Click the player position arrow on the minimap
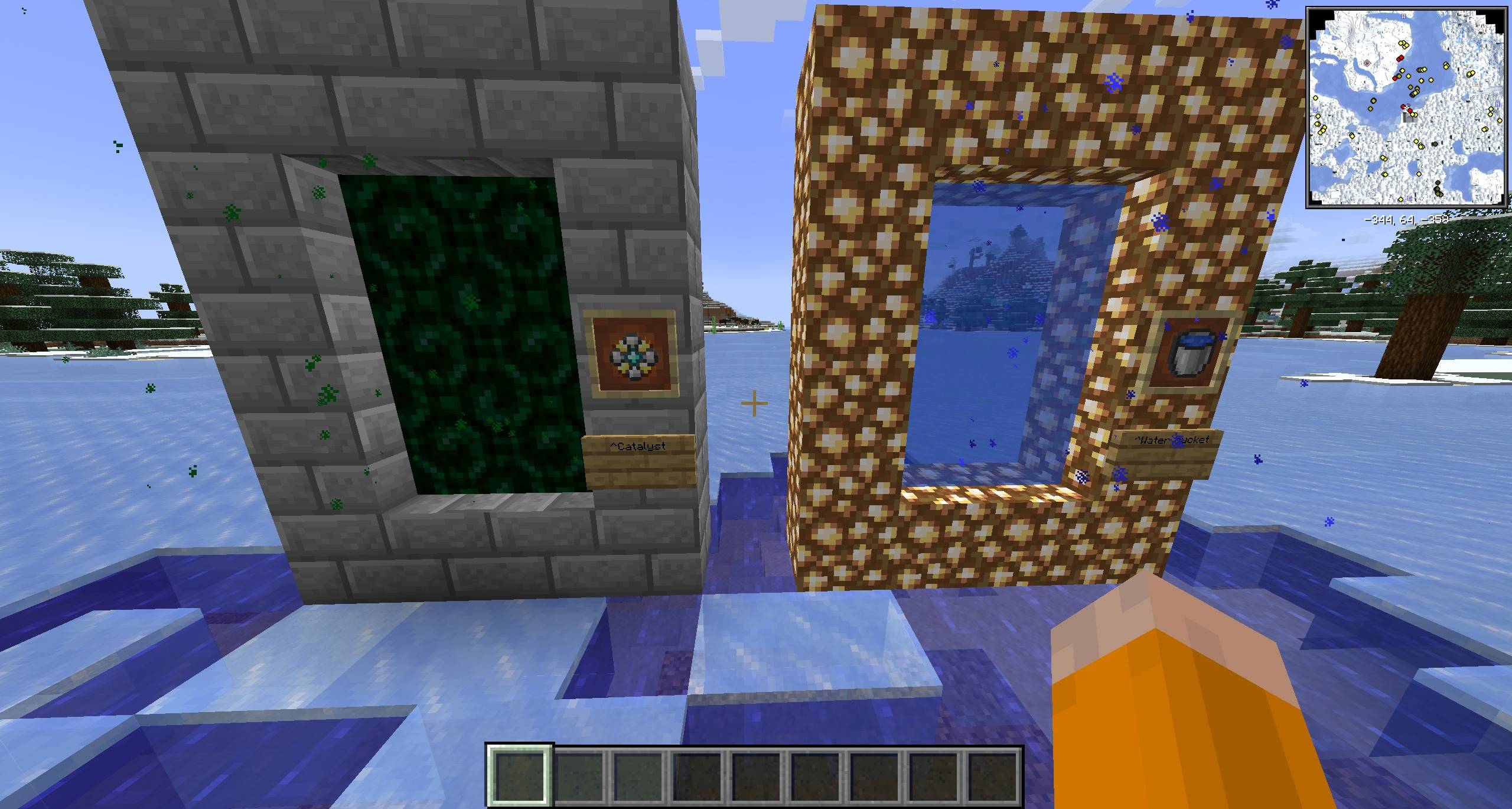1512x809 pixels. point(1407,105)
